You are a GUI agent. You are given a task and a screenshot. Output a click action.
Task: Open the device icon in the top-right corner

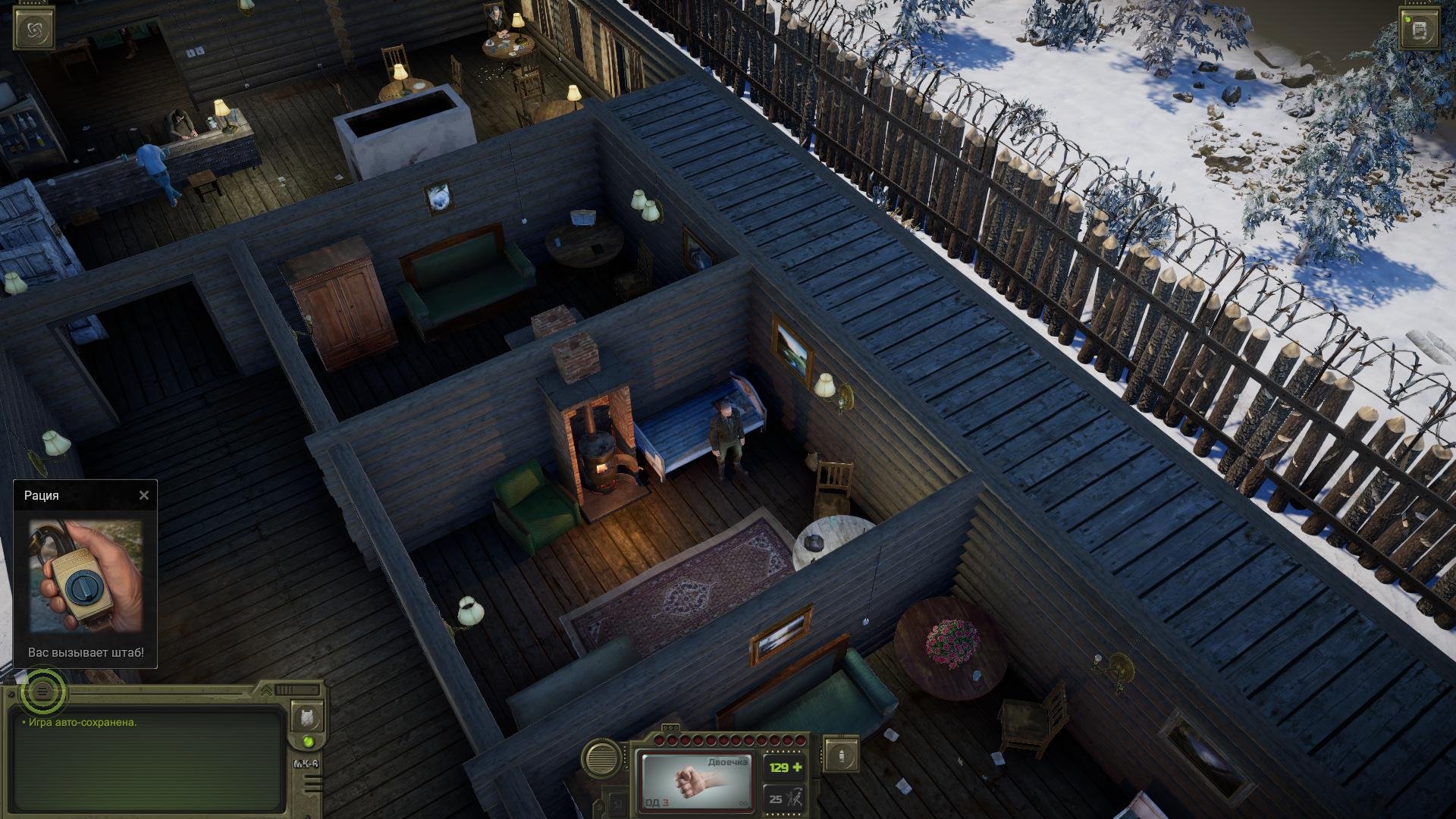[x=1419, y=30]
